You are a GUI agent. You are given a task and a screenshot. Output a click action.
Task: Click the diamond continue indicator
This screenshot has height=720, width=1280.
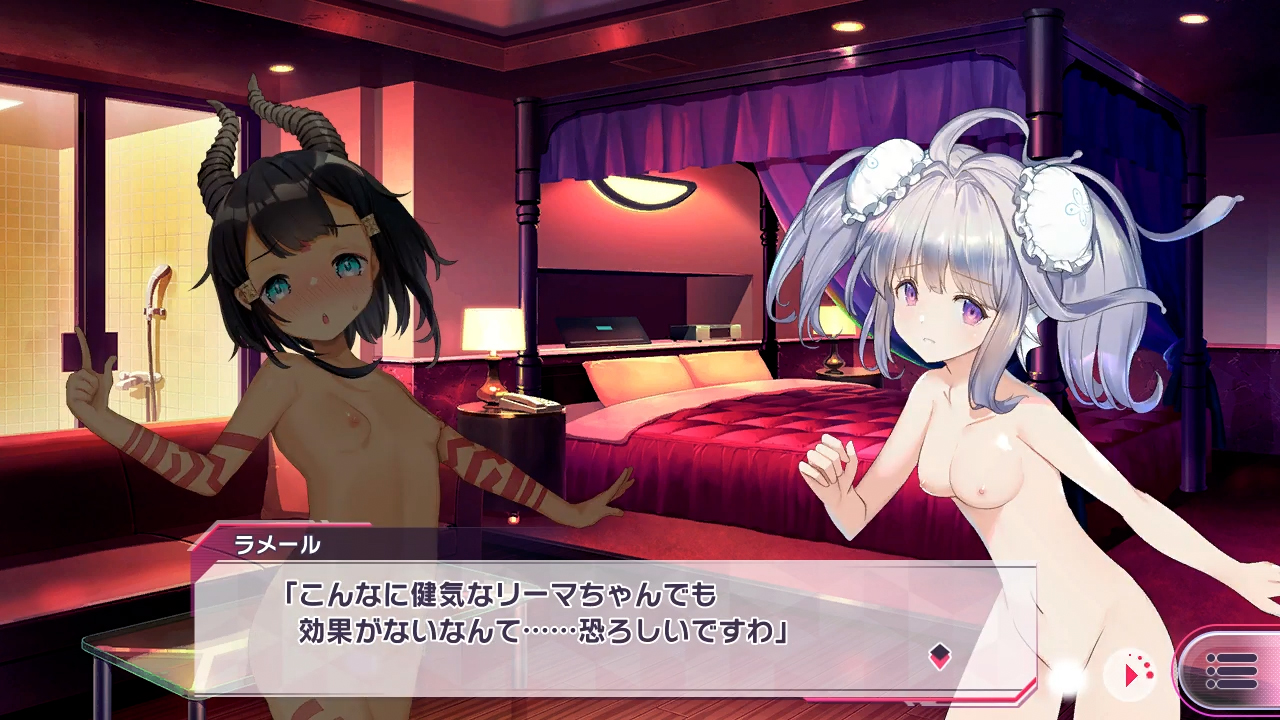pos(940,656)
